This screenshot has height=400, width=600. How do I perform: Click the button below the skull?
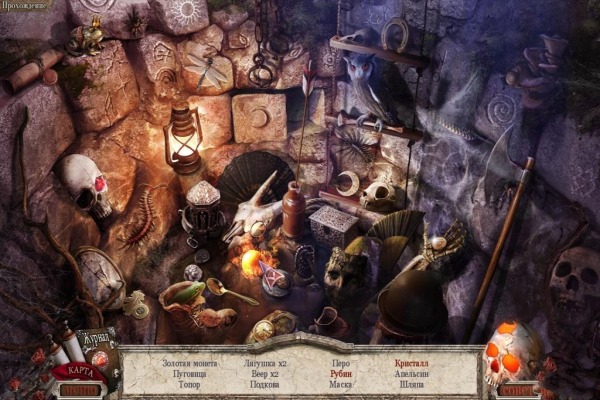pyautogui.click(x=520, y=390)
